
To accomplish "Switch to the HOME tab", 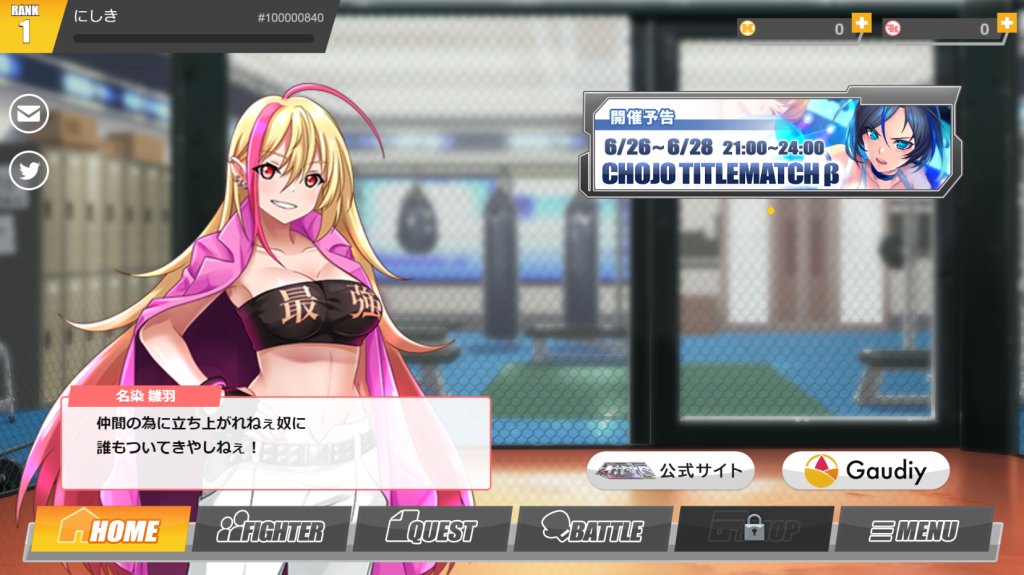I will click(x=110, y=530).
